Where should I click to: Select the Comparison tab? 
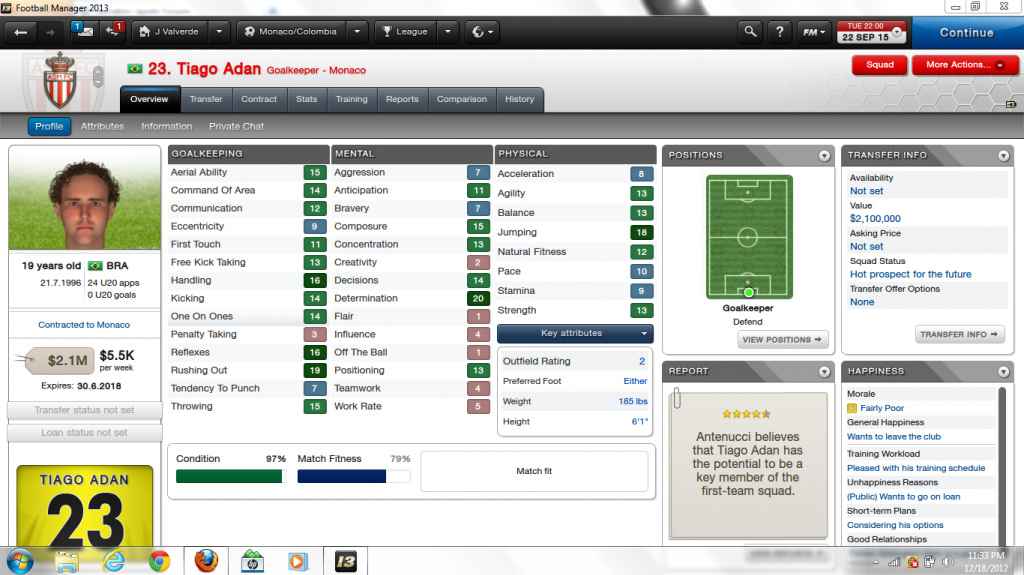click(462, 99)
